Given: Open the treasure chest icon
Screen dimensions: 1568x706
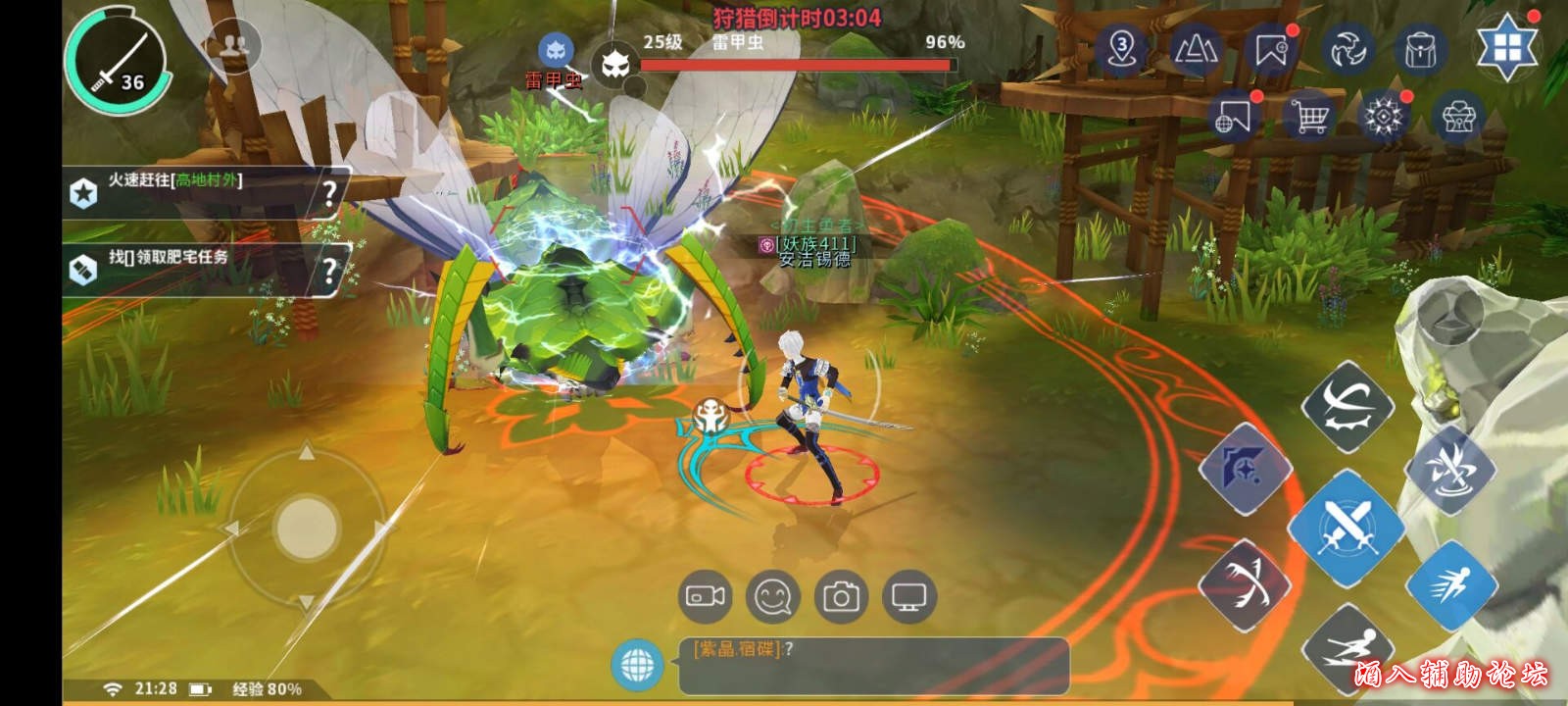Looking at the screenshot, I should pos(1458,118).
